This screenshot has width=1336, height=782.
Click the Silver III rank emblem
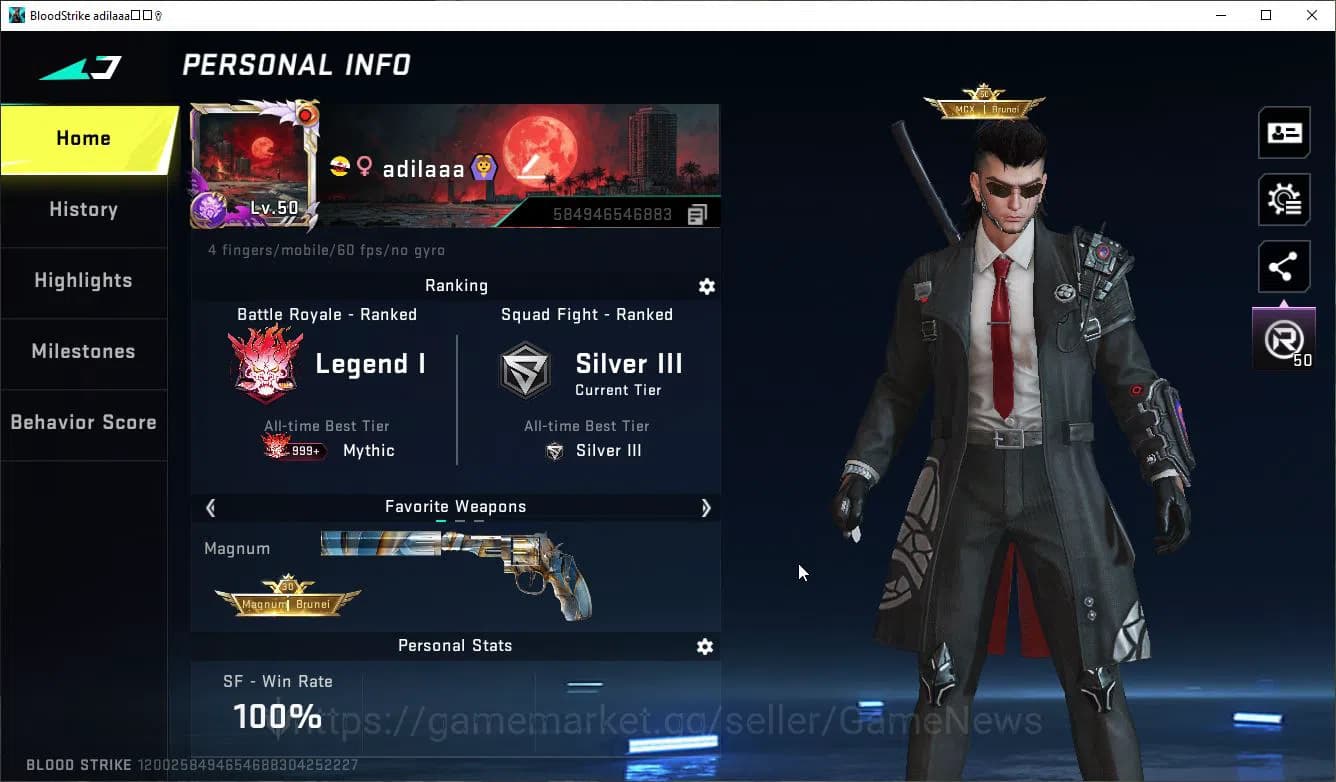[526, 368]
